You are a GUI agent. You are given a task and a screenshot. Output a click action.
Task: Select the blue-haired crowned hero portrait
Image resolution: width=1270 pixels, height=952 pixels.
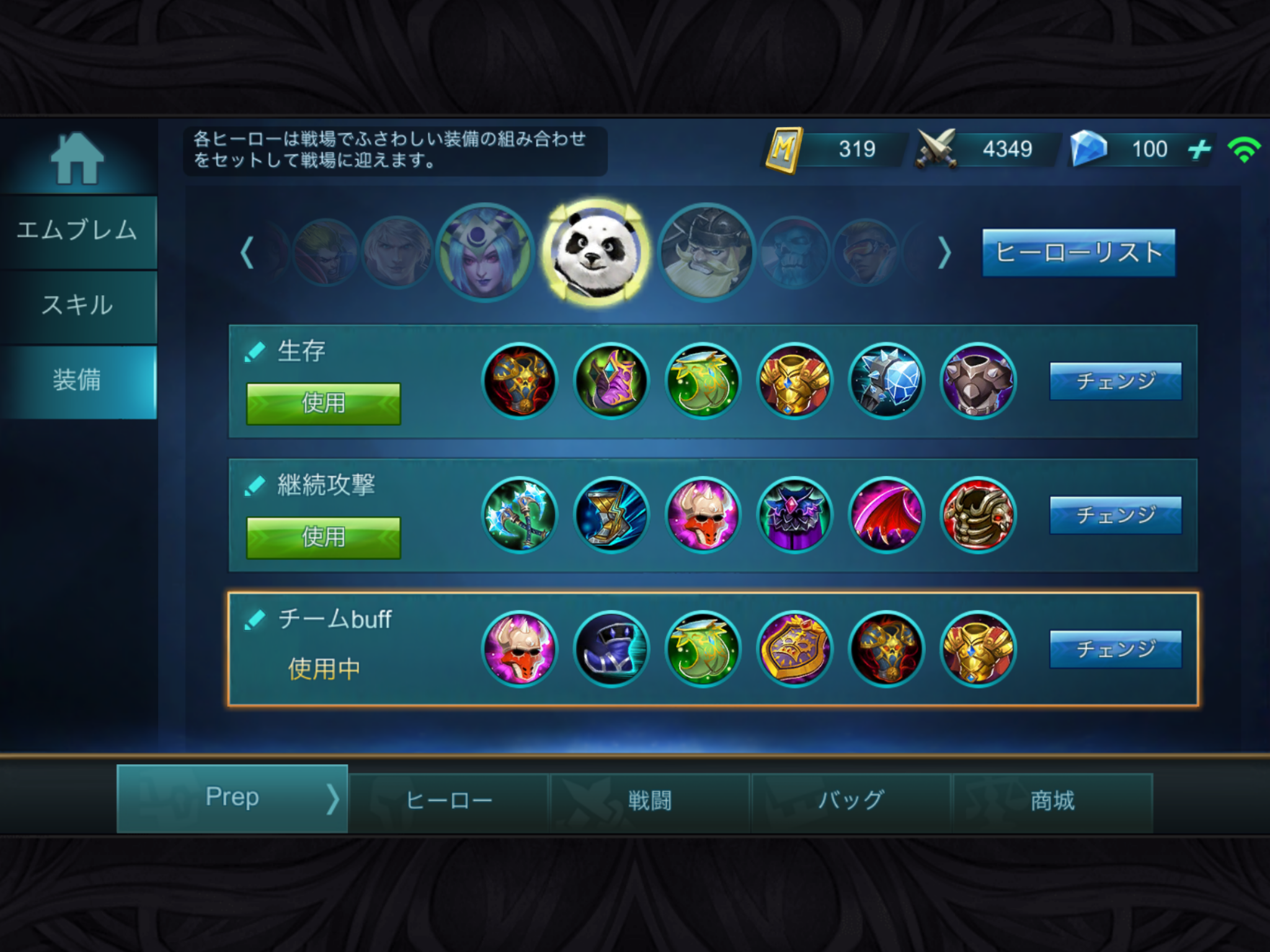pos(485,252)
